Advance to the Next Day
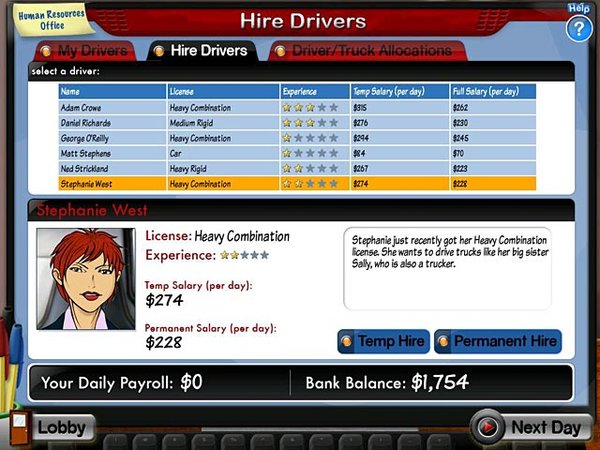The height and width of the screenshot is (450, 600). point(528,427)
